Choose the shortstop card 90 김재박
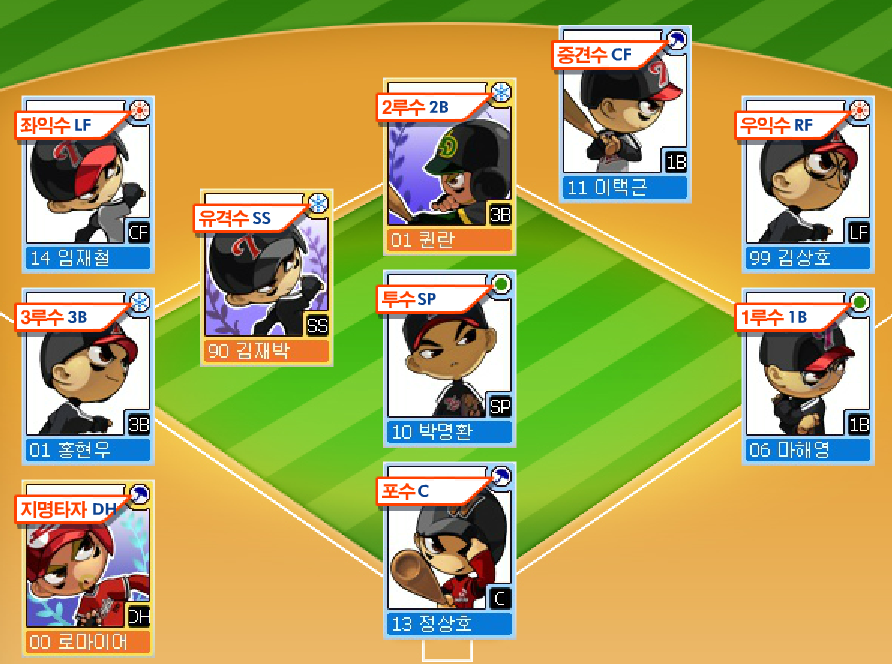893x664 pixels. pyautogui.click(x=268, y=282)
